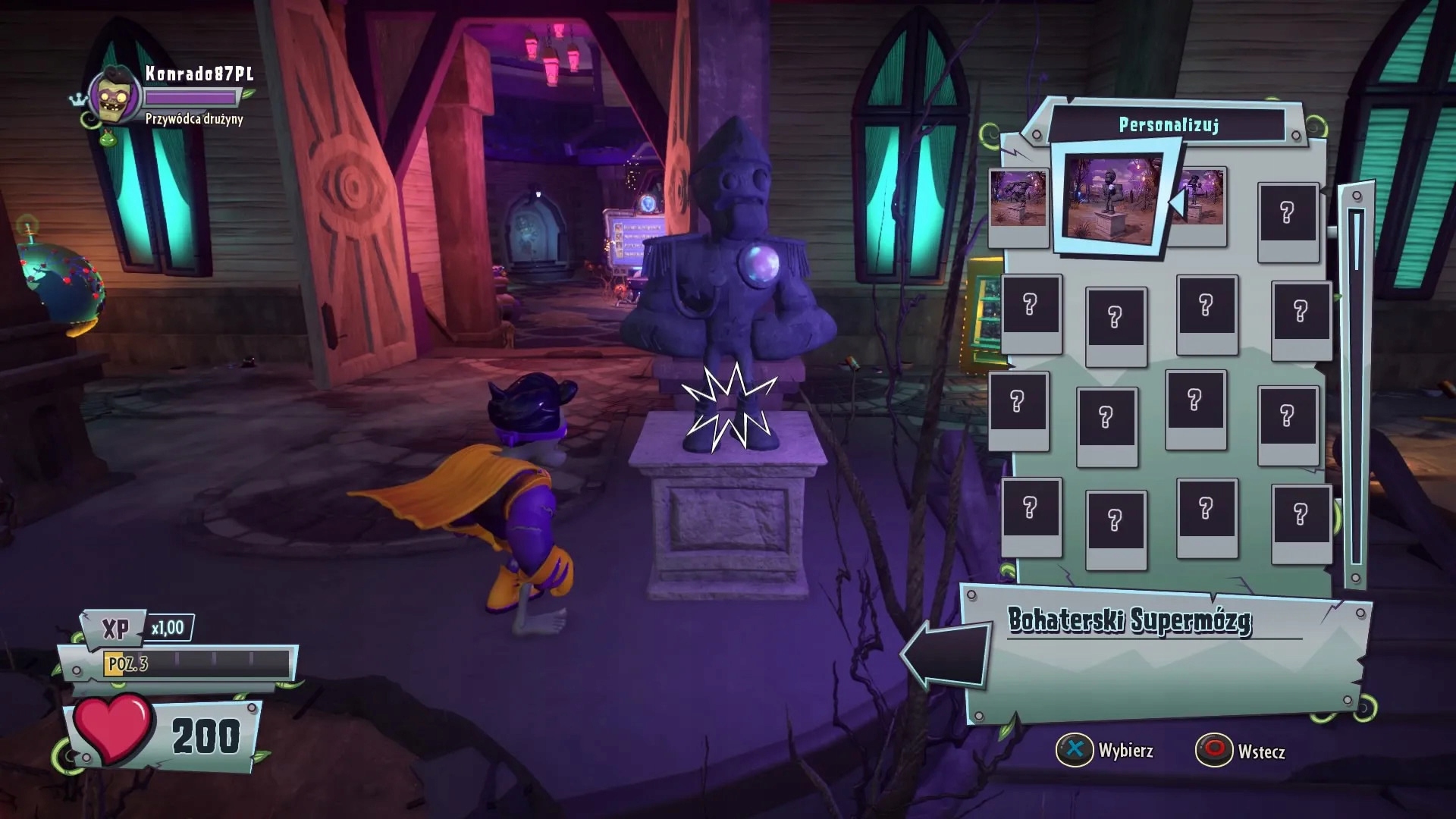The height and width of the screenshot is (819, 1456).
Task: Select the highlighted Bohaterski Supermózg statue thumbnail
Action: [x=1112, y=199]
